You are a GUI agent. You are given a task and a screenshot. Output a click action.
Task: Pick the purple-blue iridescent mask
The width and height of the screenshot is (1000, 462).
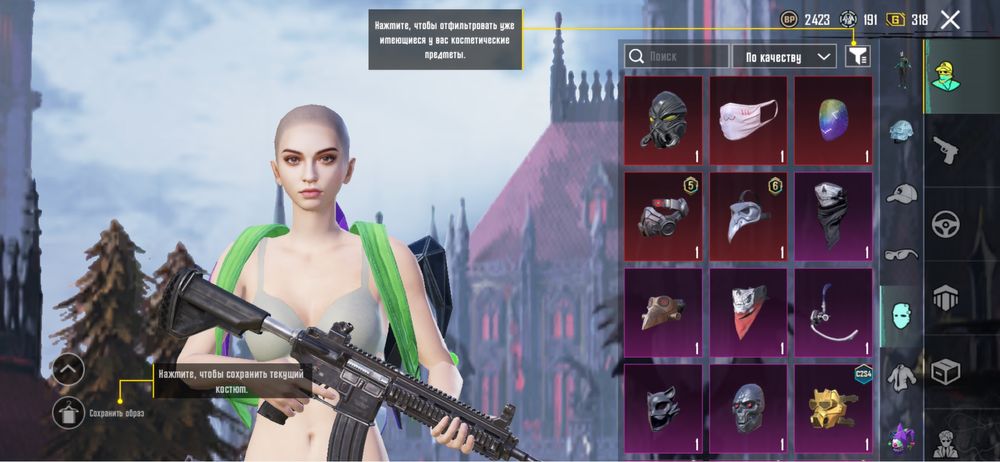833,120
